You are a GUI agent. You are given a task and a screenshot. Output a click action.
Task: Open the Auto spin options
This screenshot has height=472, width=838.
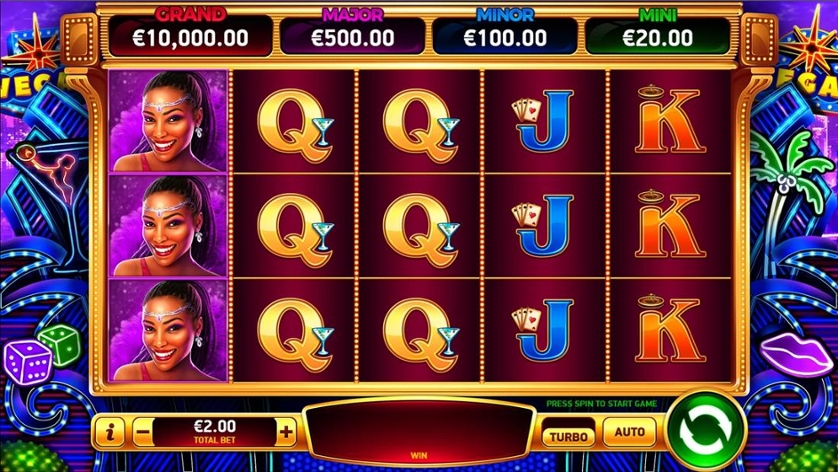pyautogui.click(x=629, y=432)
